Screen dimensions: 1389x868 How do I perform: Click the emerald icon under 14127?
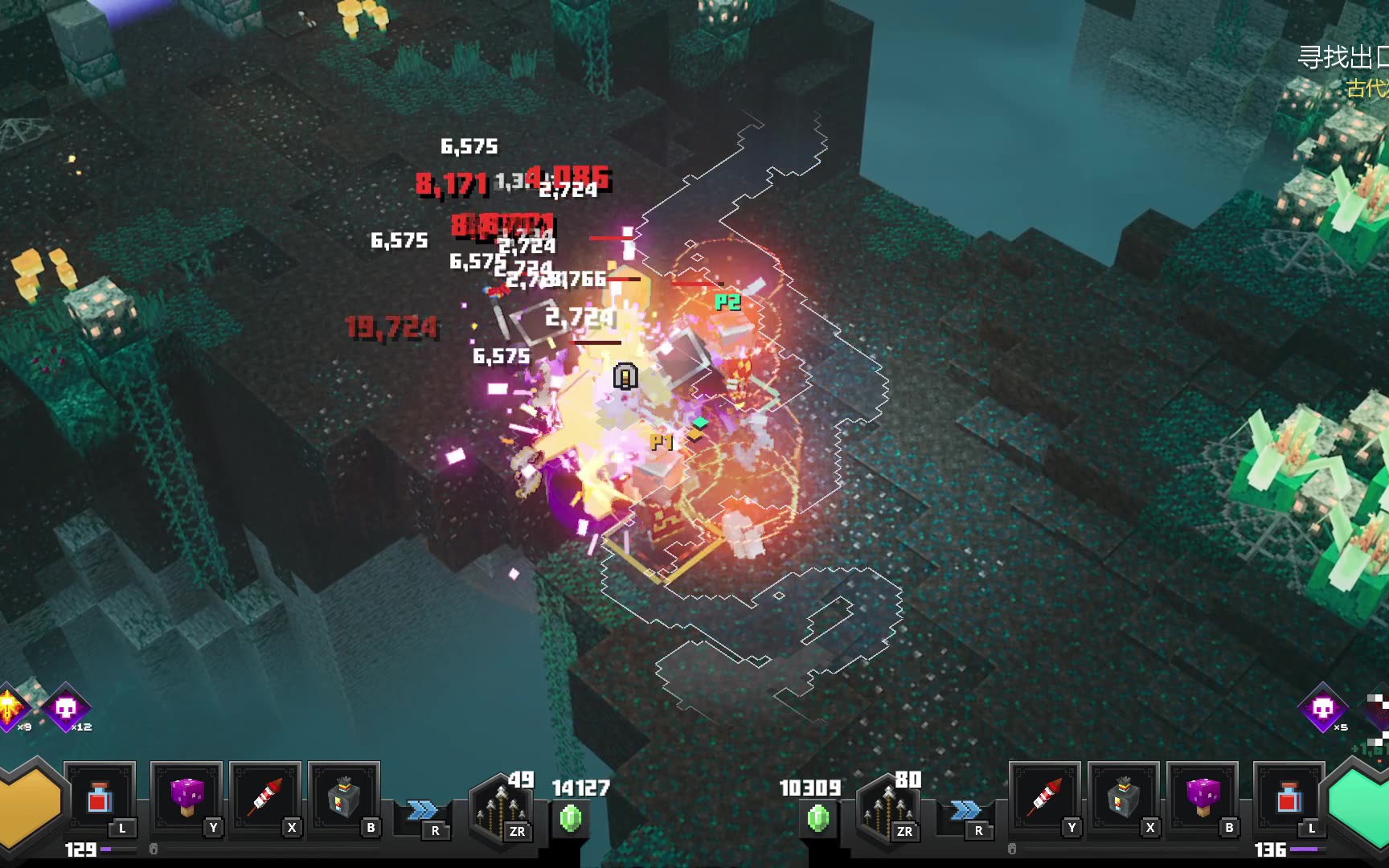[x=571, y=818]
